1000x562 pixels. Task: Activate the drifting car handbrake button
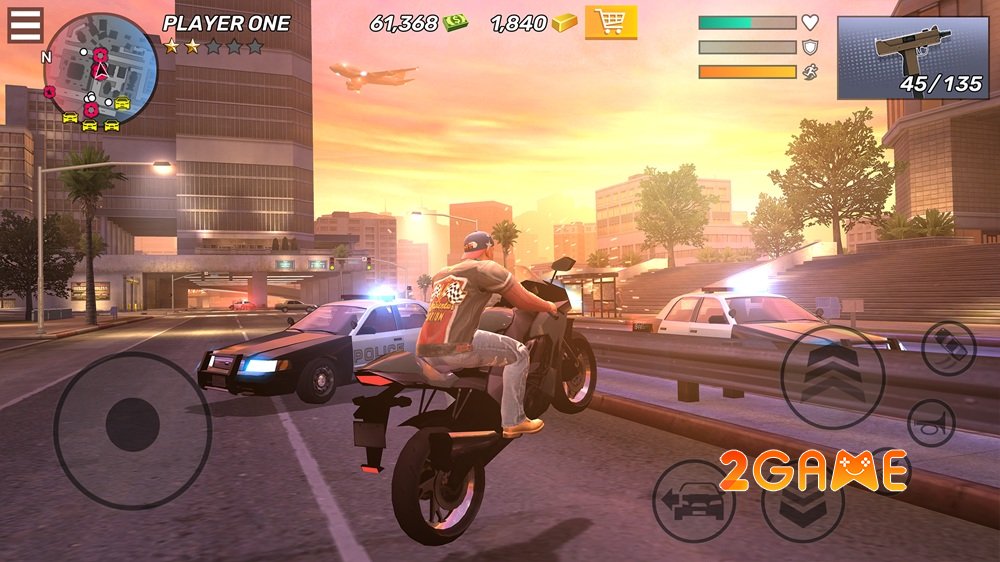pos(949,349)
